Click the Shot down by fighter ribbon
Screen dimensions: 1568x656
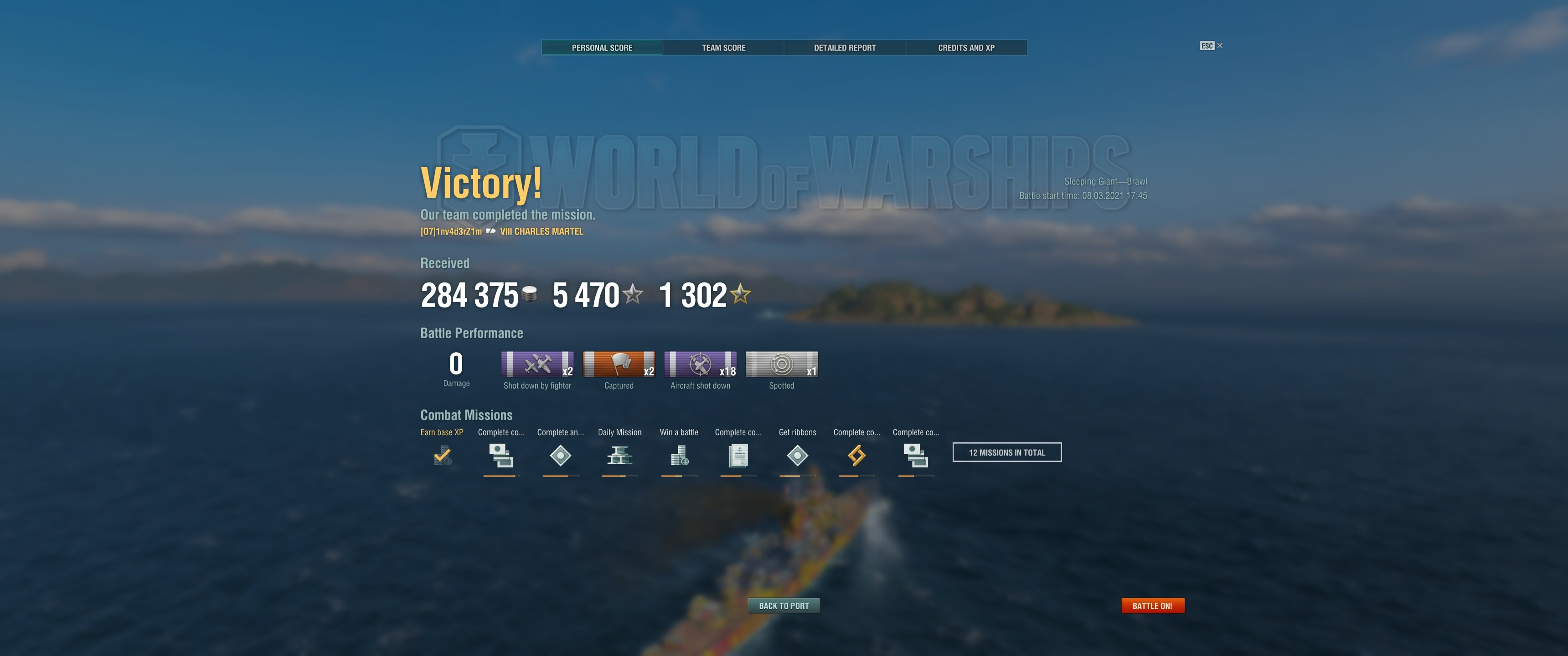tap(537, 364)
